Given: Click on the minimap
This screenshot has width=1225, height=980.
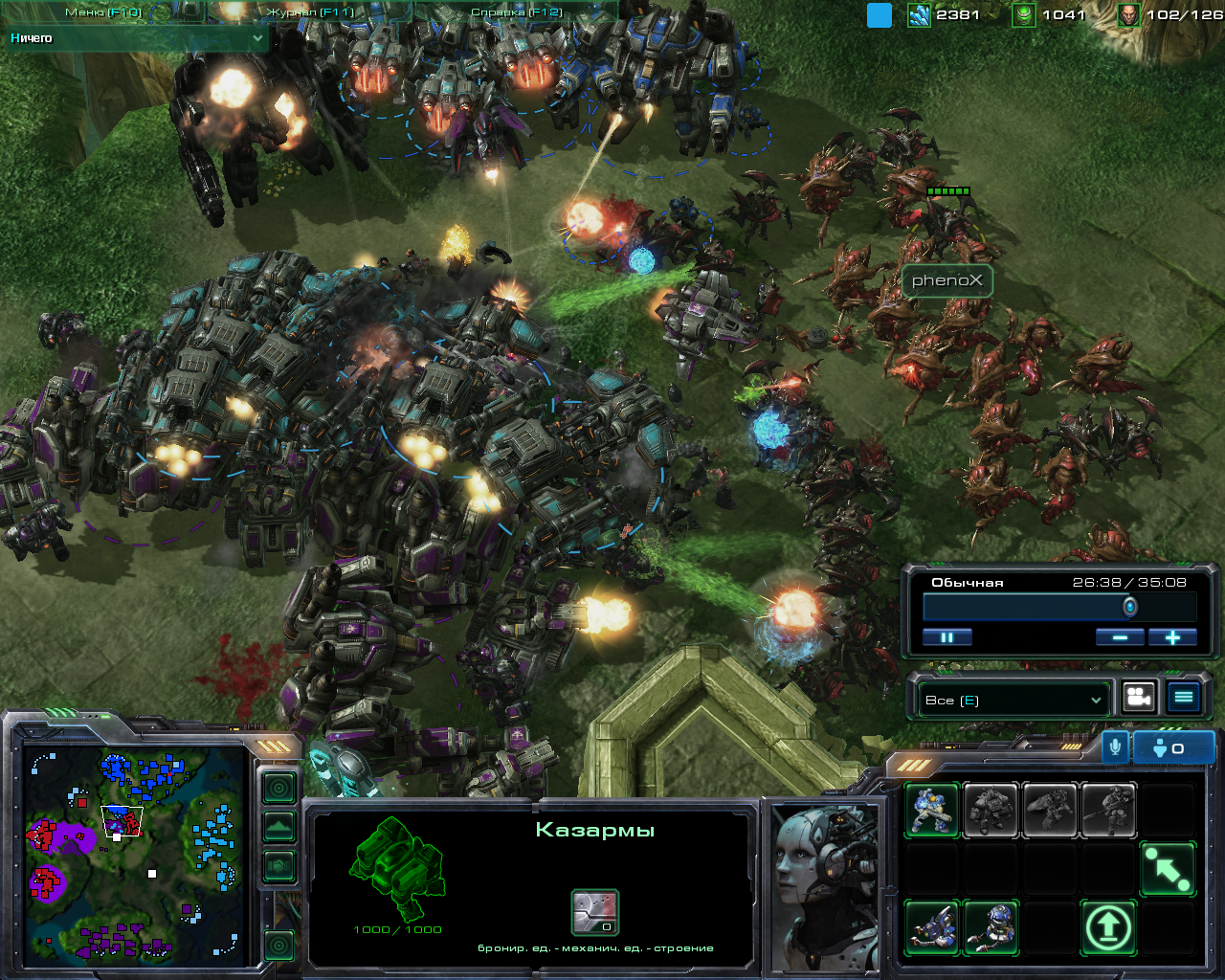Looking at the screenshot, I should click(134, 852).
